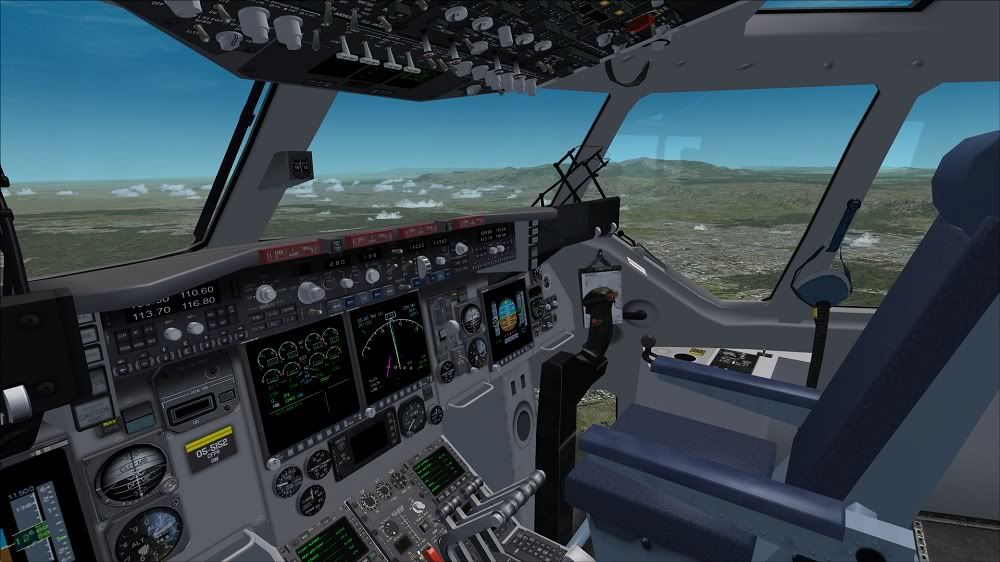Viewport: 1000px width, 562px height.
Task: Click the navigation display with compass arc
Action: point(390,350)
